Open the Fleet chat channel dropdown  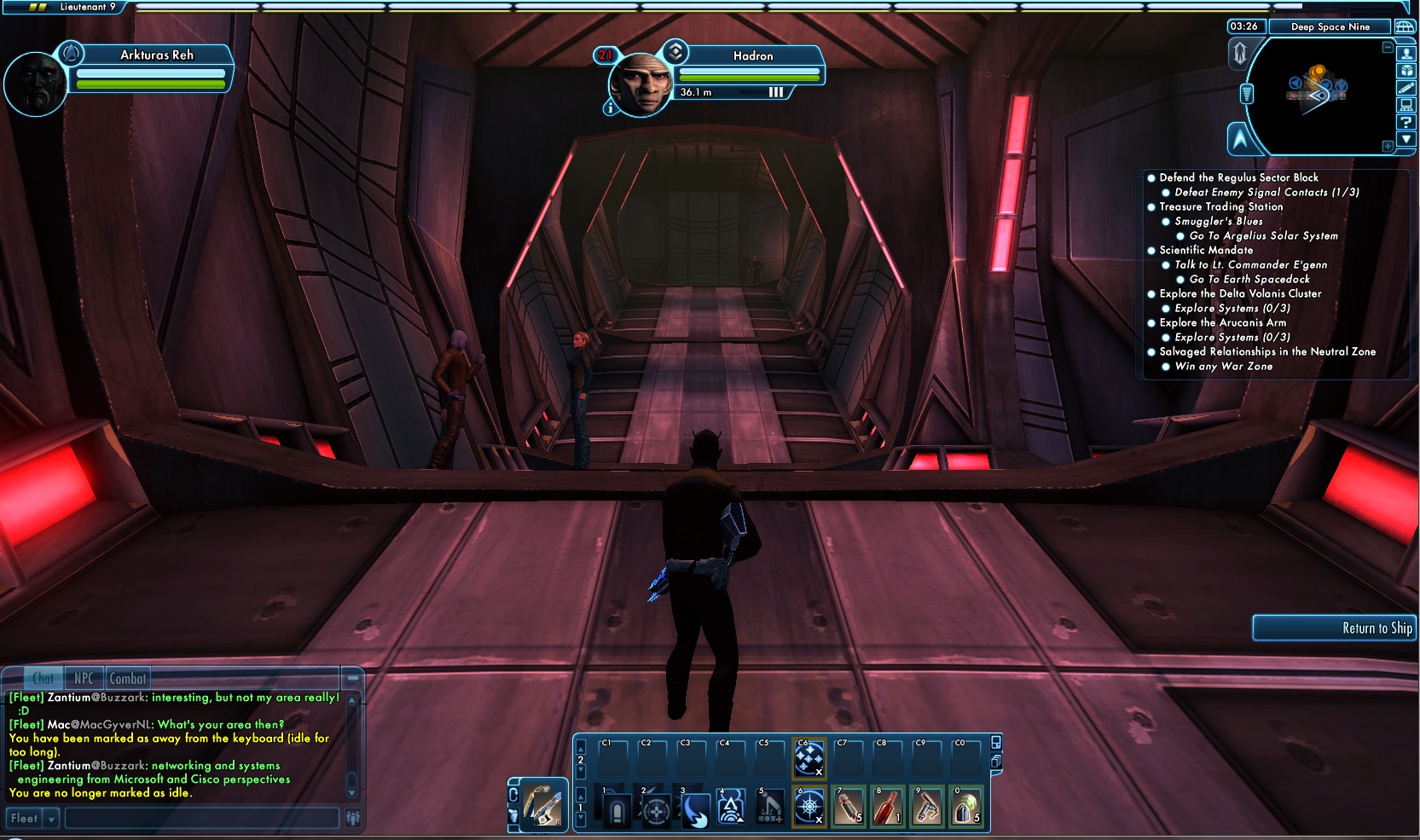coord(51,819)
